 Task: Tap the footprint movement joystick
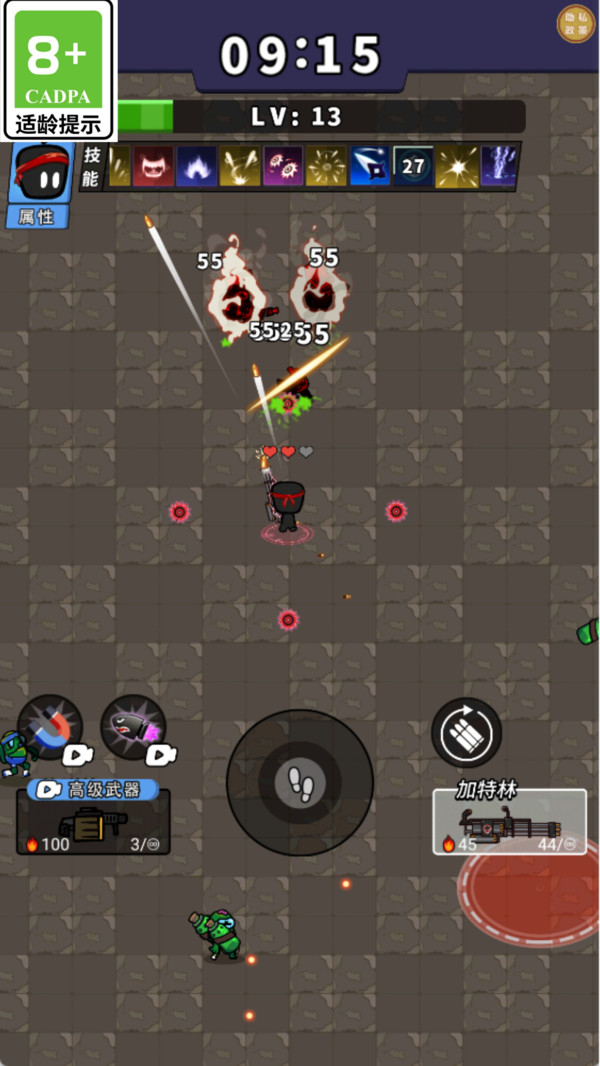300,782
